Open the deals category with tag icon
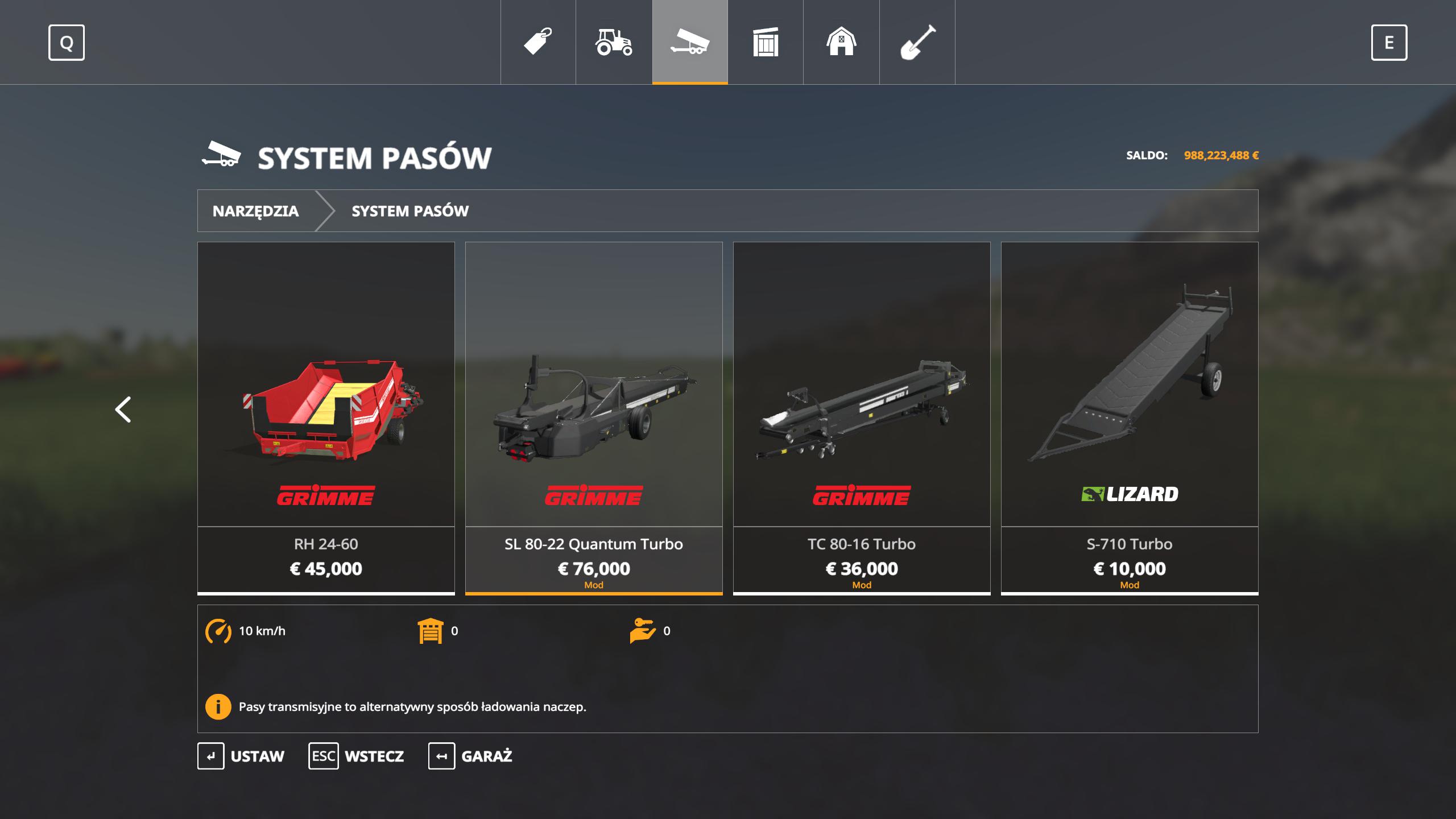The image size is (1456, 819). tap(536, 42)
